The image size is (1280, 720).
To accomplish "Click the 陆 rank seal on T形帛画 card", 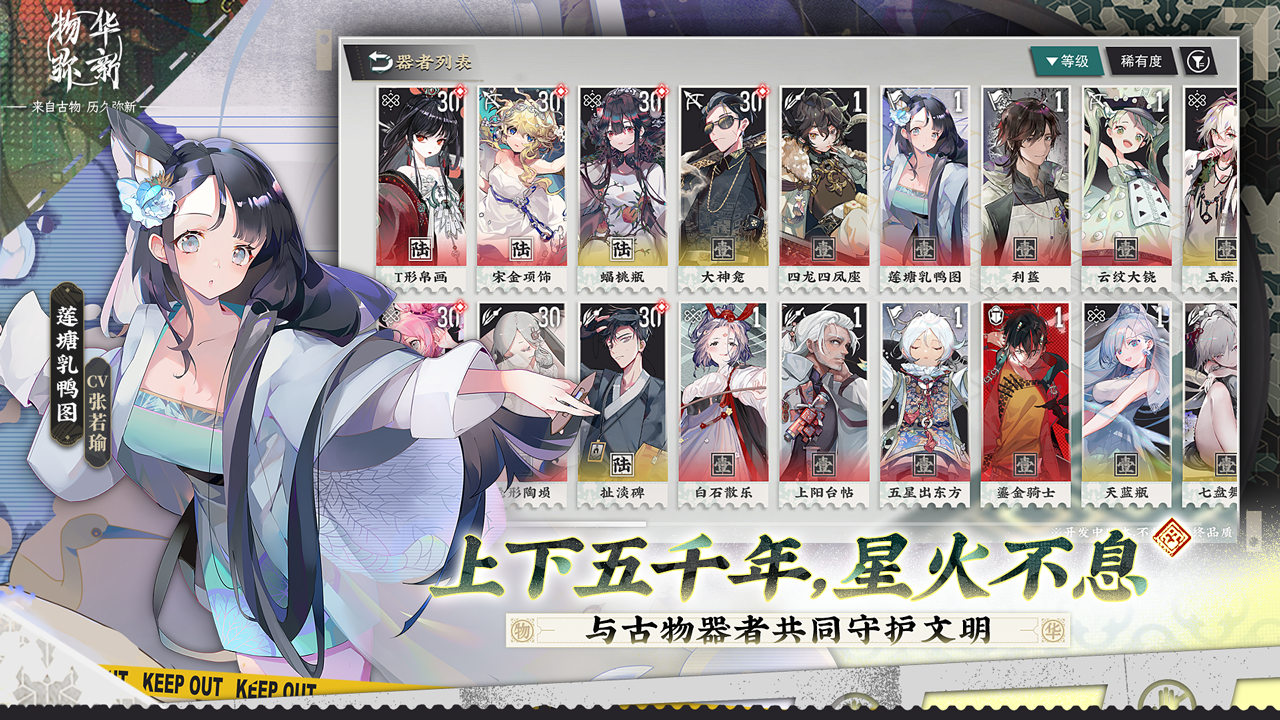I will coord(423,248).
